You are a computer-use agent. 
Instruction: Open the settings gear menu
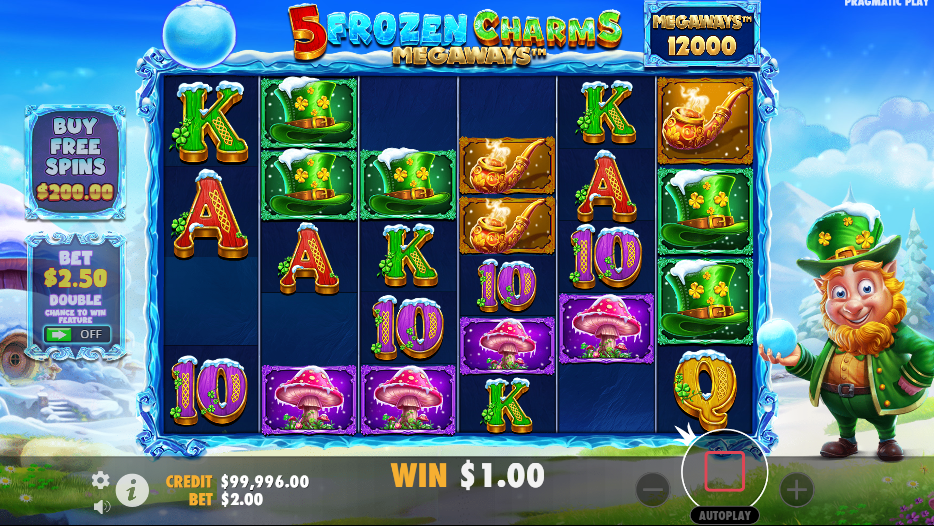[101, 480]
